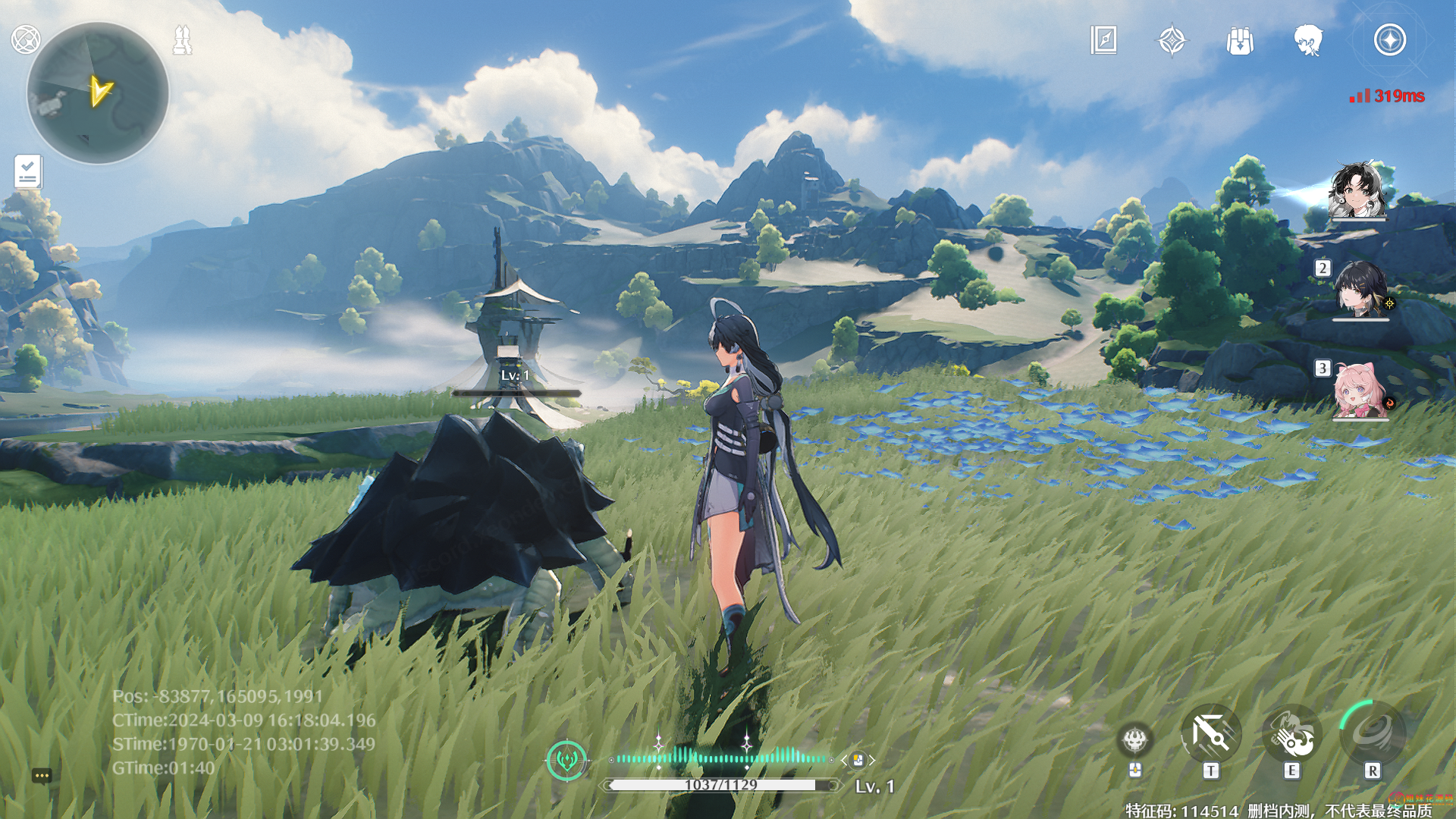Open the character head profile icon
Viewport: 1456px width, 819px height.
[x=1308, y=40]
